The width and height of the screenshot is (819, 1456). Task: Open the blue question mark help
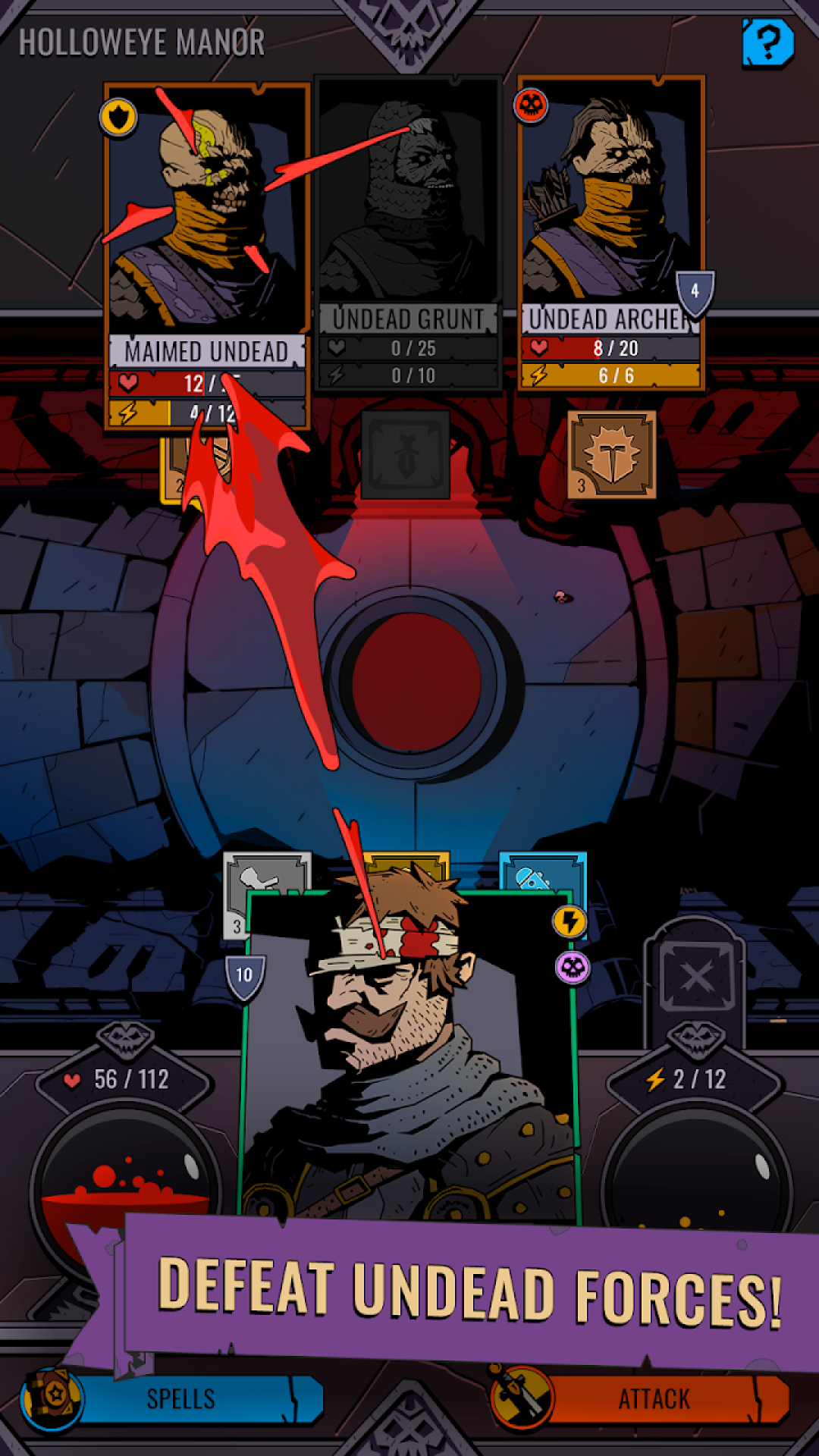pyautogui.click(x=767, y=42)
